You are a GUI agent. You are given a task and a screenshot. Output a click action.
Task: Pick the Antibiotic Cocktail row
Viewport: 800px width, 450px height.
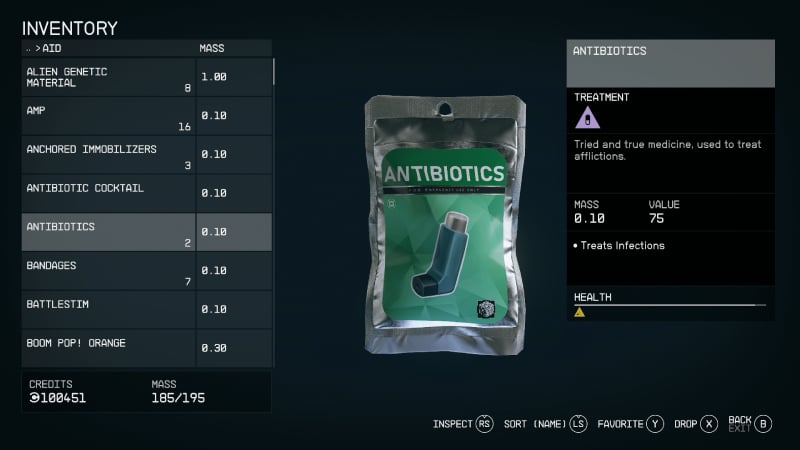[108, 193]
